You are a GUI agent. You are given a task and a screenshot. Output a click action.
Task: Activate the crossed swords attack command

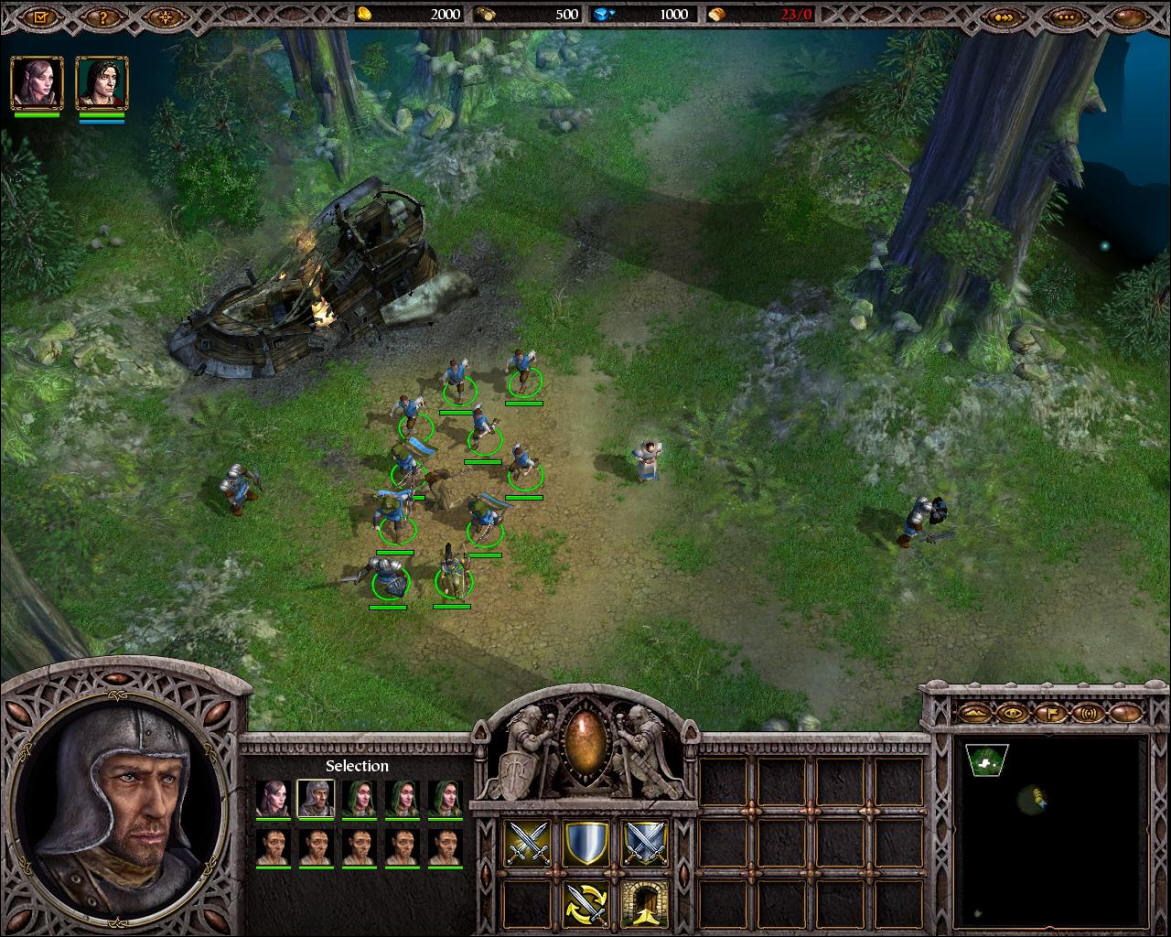pos(526,843)
